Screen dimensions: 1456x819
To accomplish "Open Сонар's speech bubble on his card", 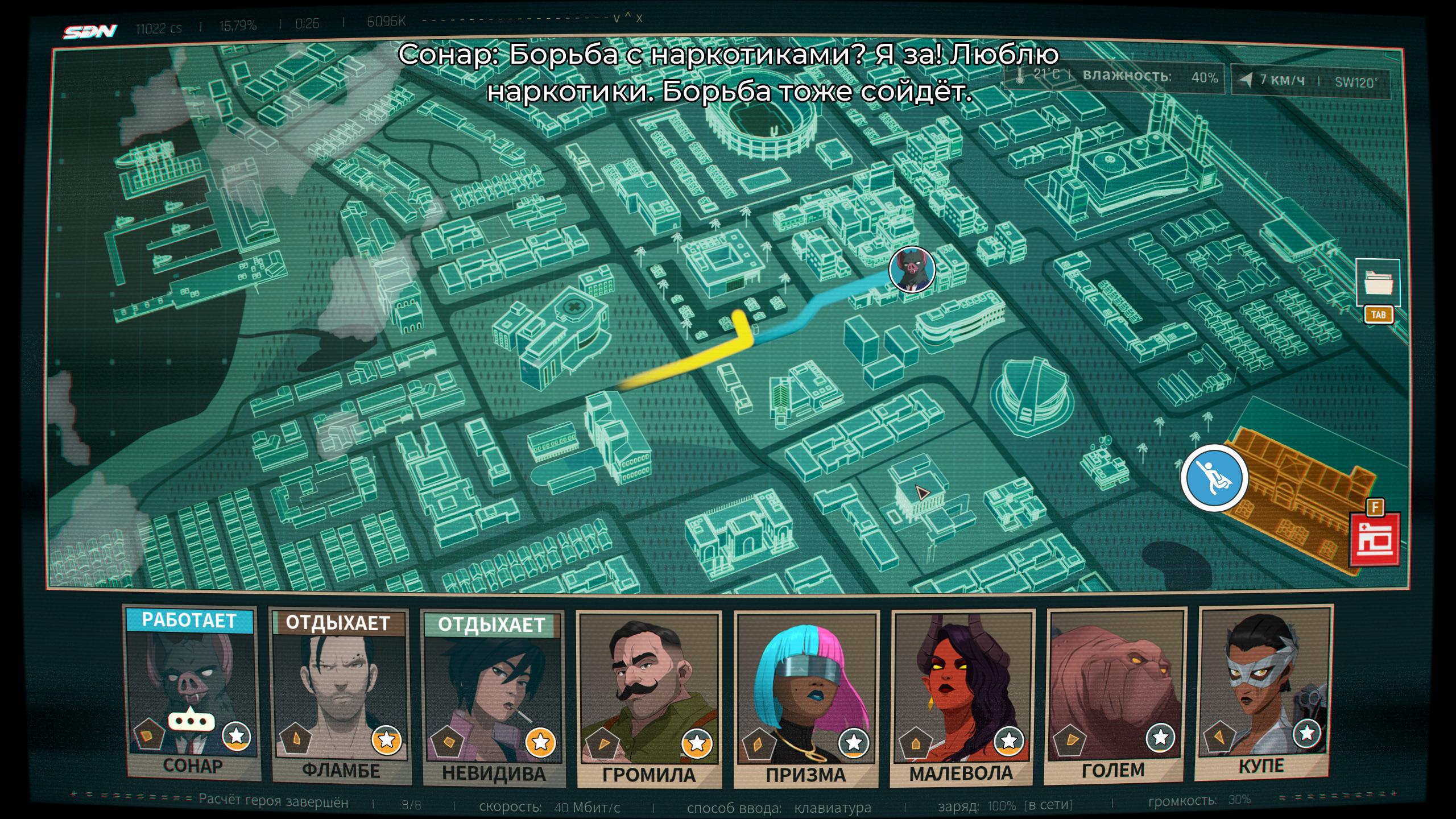I will (x=191, y=721).
